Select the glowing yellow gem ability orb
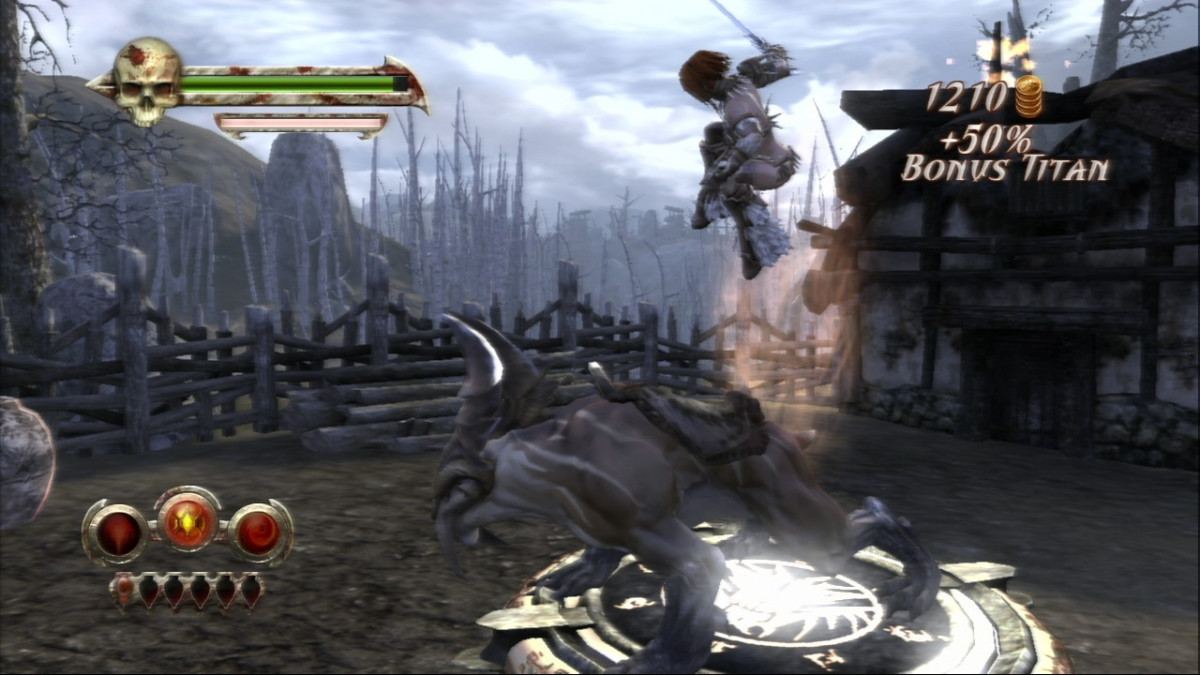This screenshot has height=675, width=1200. coord(189,521)
